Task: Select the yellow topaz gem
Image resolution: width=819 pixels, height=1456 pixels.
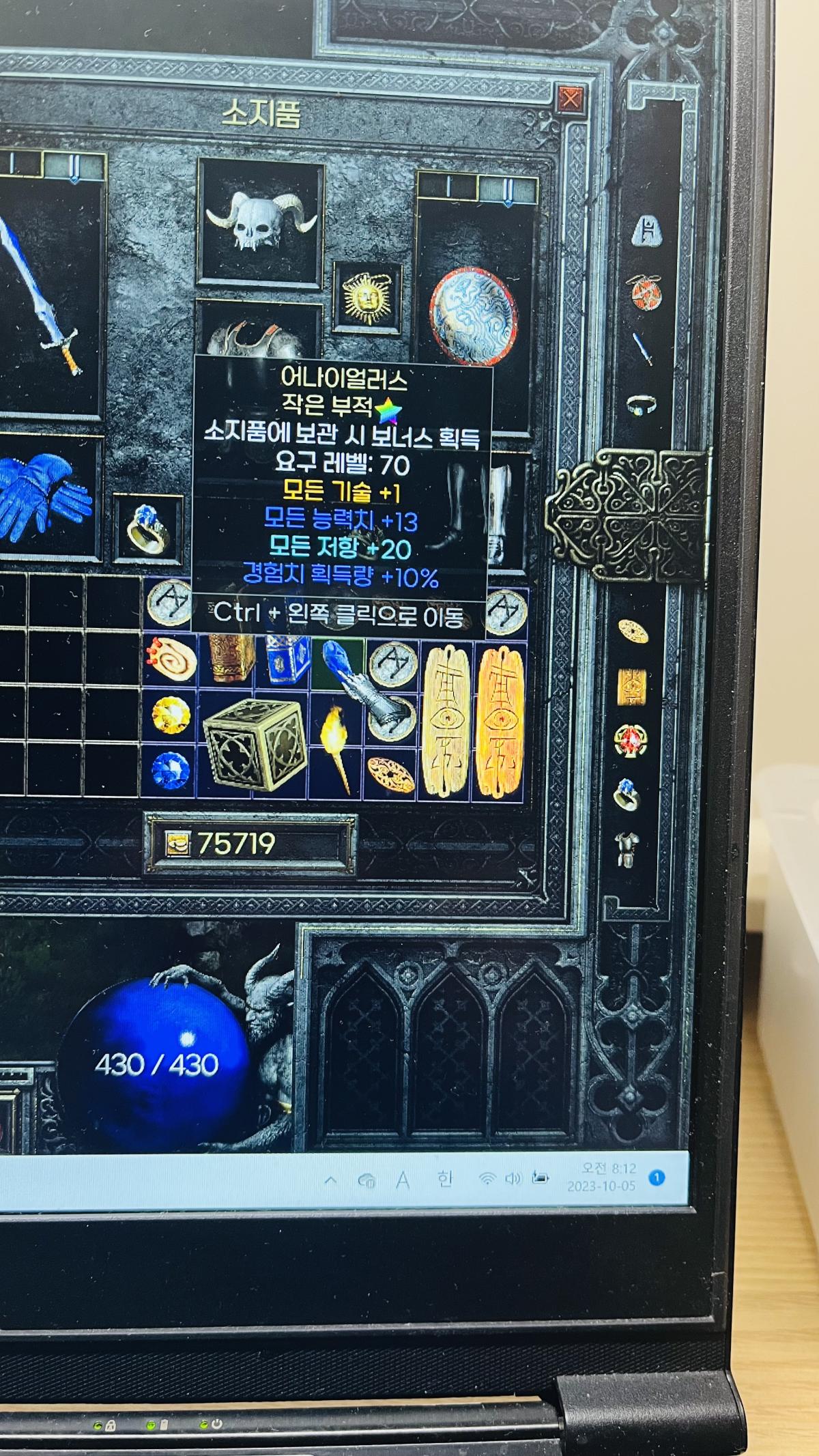Action: tap(170, 715)
